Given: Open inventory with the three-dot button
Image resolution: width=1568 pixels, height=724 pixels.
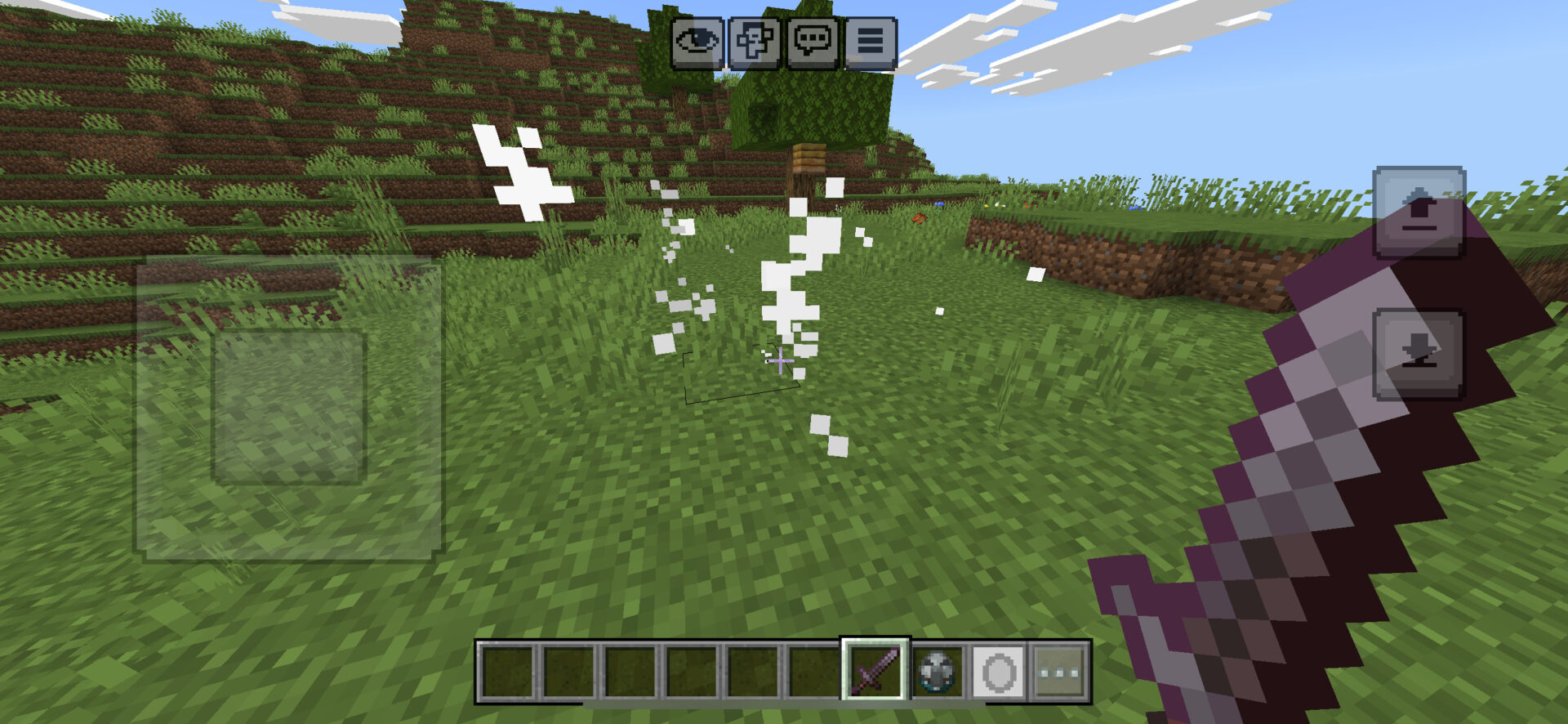Looking at the screenshot, I should 1059,672.
